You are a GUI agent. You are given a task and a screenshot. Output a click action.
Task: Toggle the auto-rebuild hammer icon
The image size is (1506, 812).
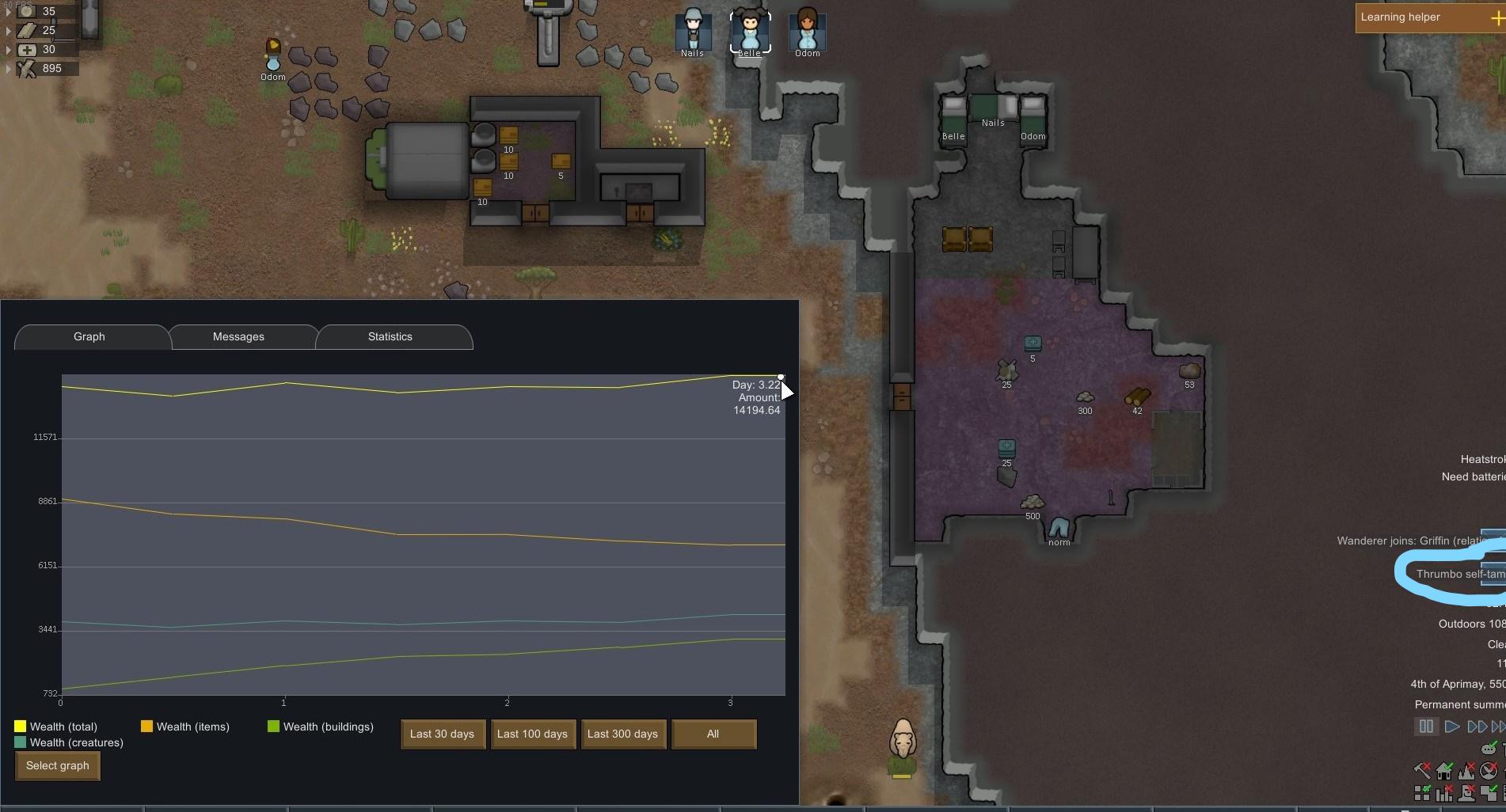pos(1422,770)
